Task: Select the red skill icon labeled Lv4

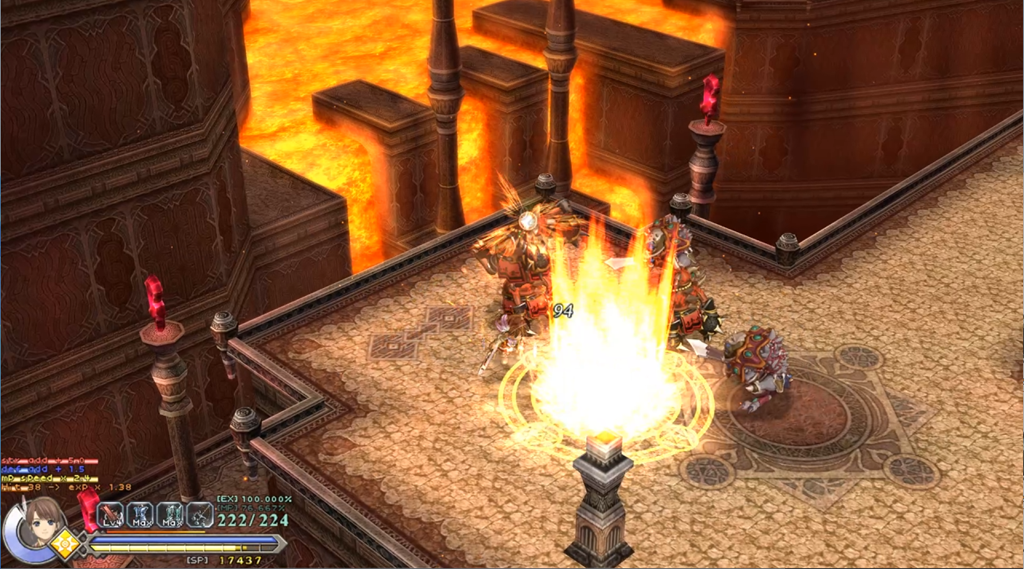Action: [x=112, y=515]
